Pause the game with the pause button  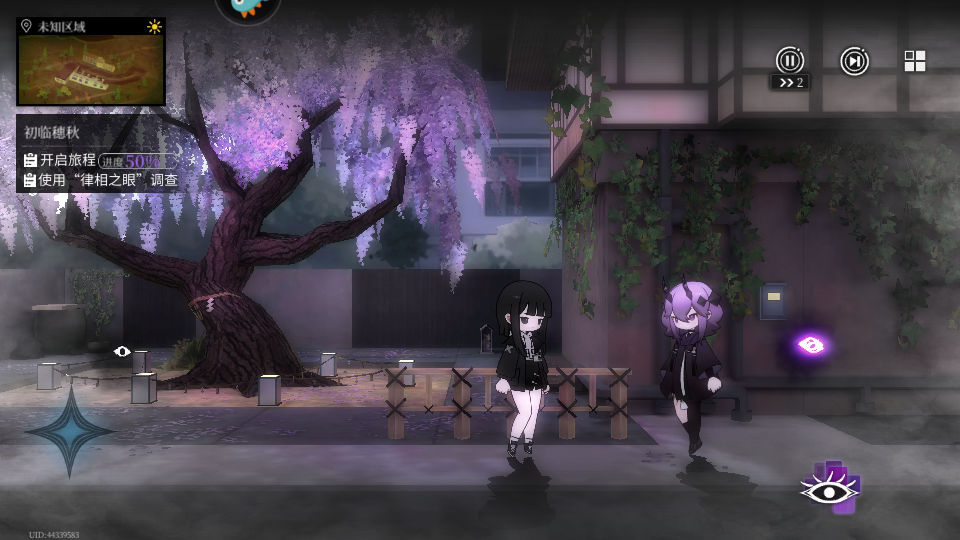coord(790,60)
